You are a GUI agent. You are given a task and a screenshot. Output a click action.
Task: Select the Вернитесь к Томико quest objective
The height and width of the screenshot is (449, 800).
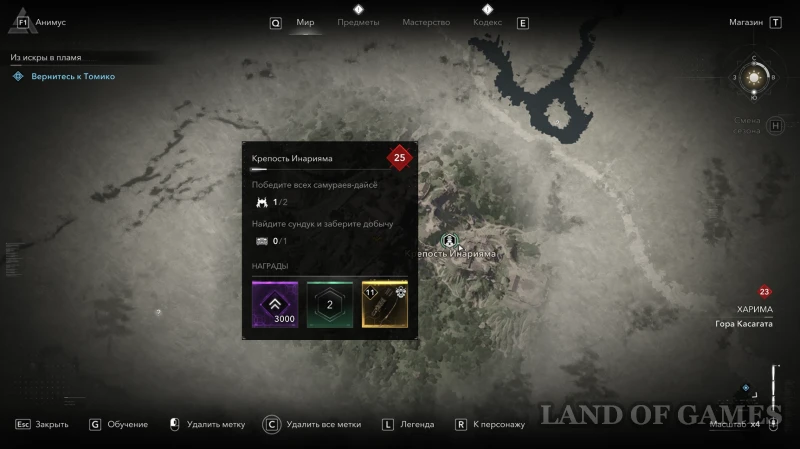pyautogui.click(x=73, y=76)
